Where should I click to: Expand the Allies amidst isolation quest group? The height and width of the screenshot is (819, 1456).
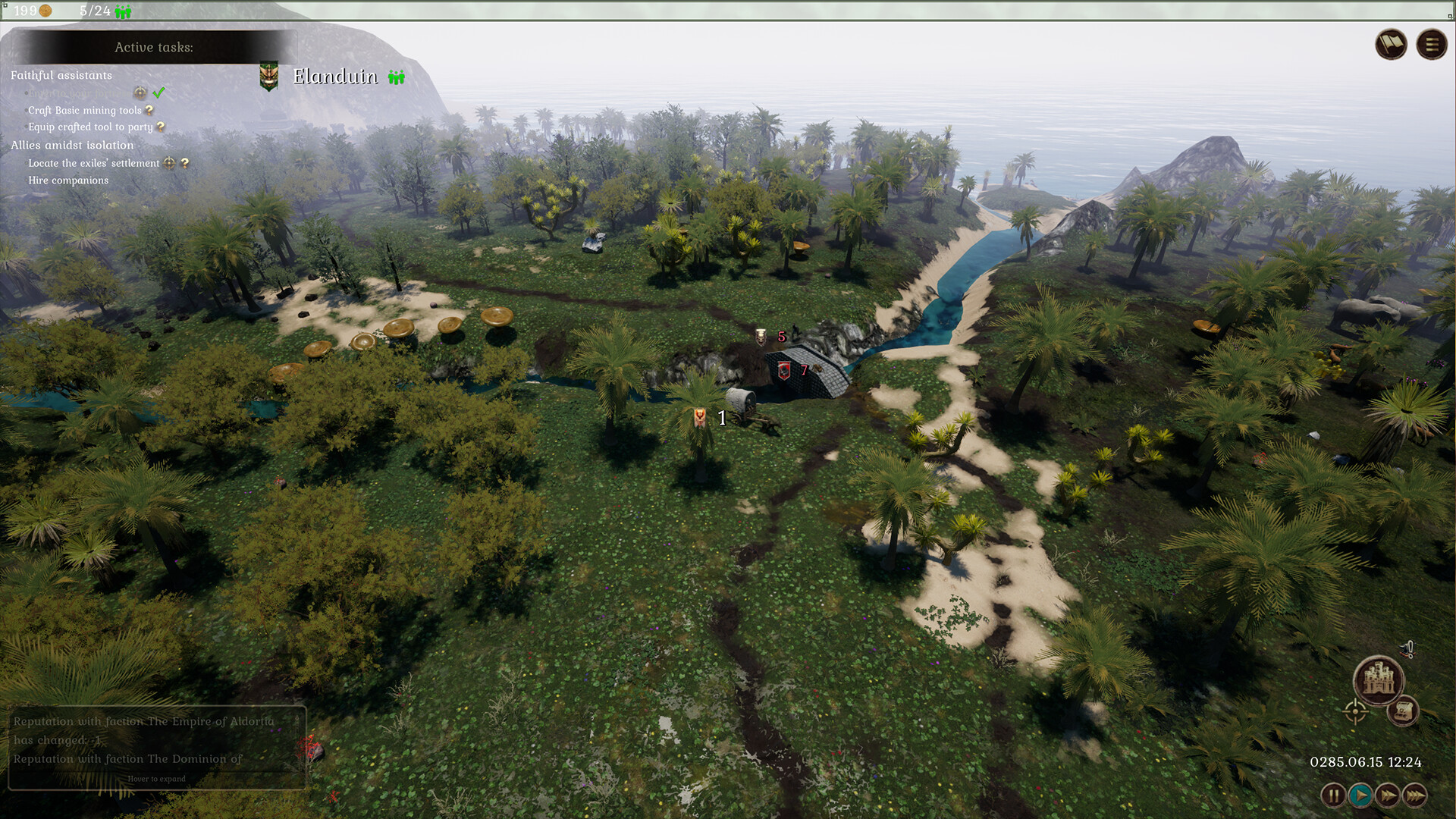(x=73, y=145)
